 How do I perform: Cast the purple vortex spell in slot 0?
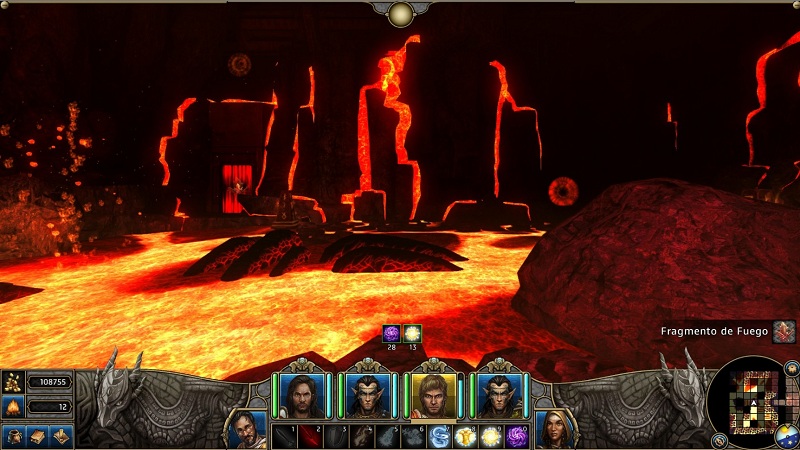517,436
